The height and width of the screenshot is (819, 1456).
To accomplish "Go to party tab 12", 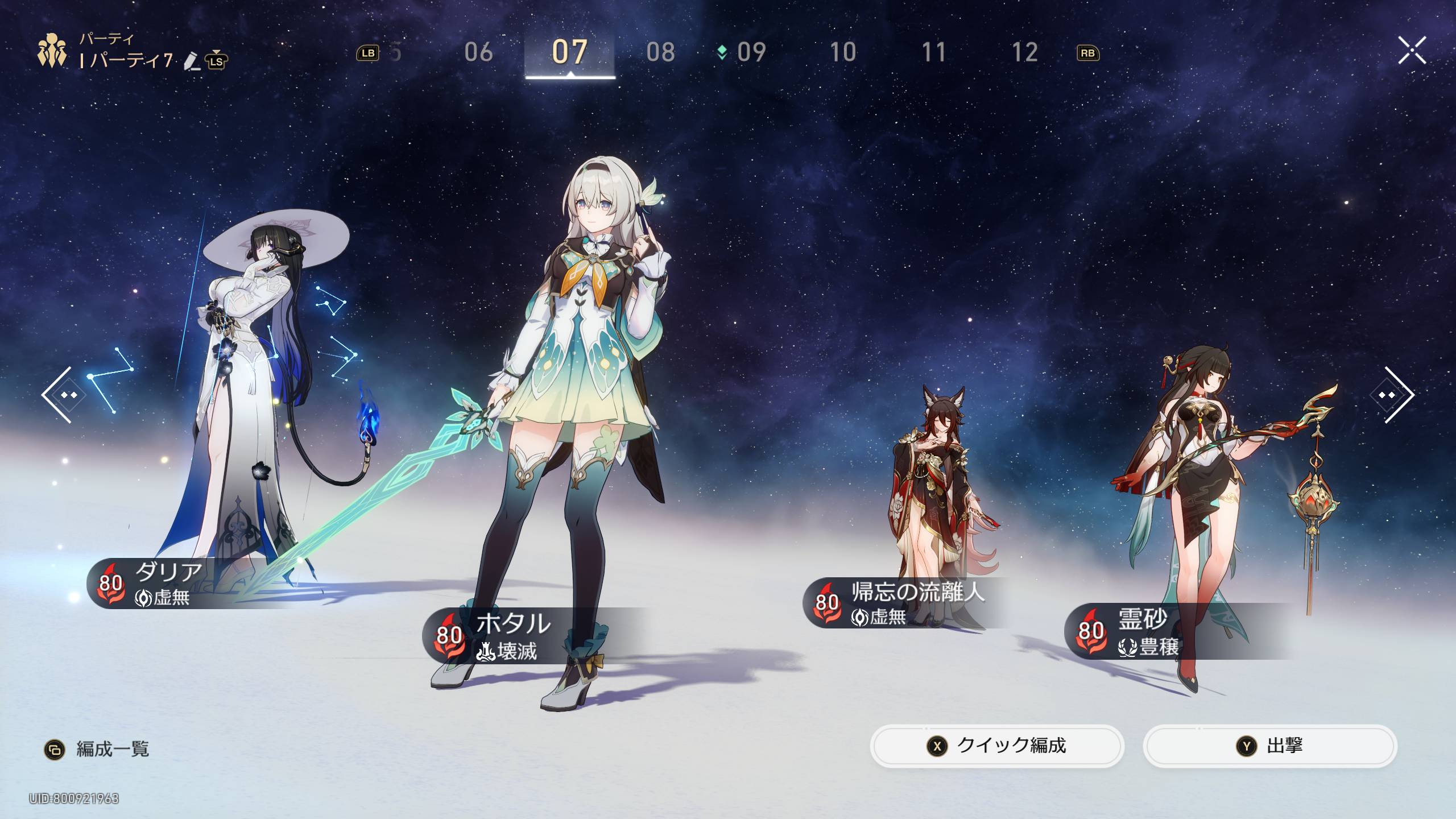I will pos(1024,52).
